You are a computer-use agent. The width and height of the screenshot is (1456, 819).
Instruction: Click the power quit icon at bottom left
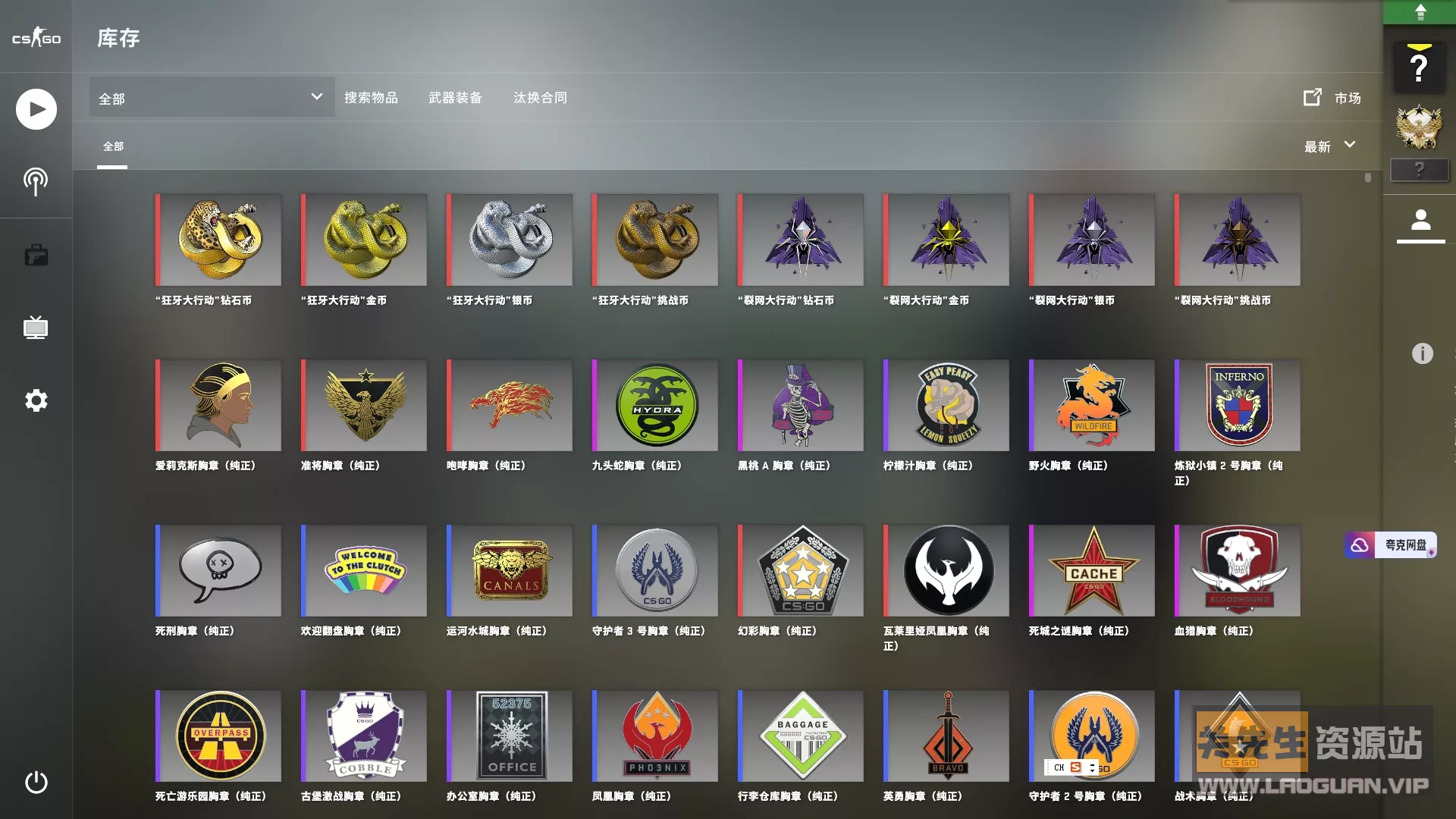pyautogui.click(x=36, y=783)
